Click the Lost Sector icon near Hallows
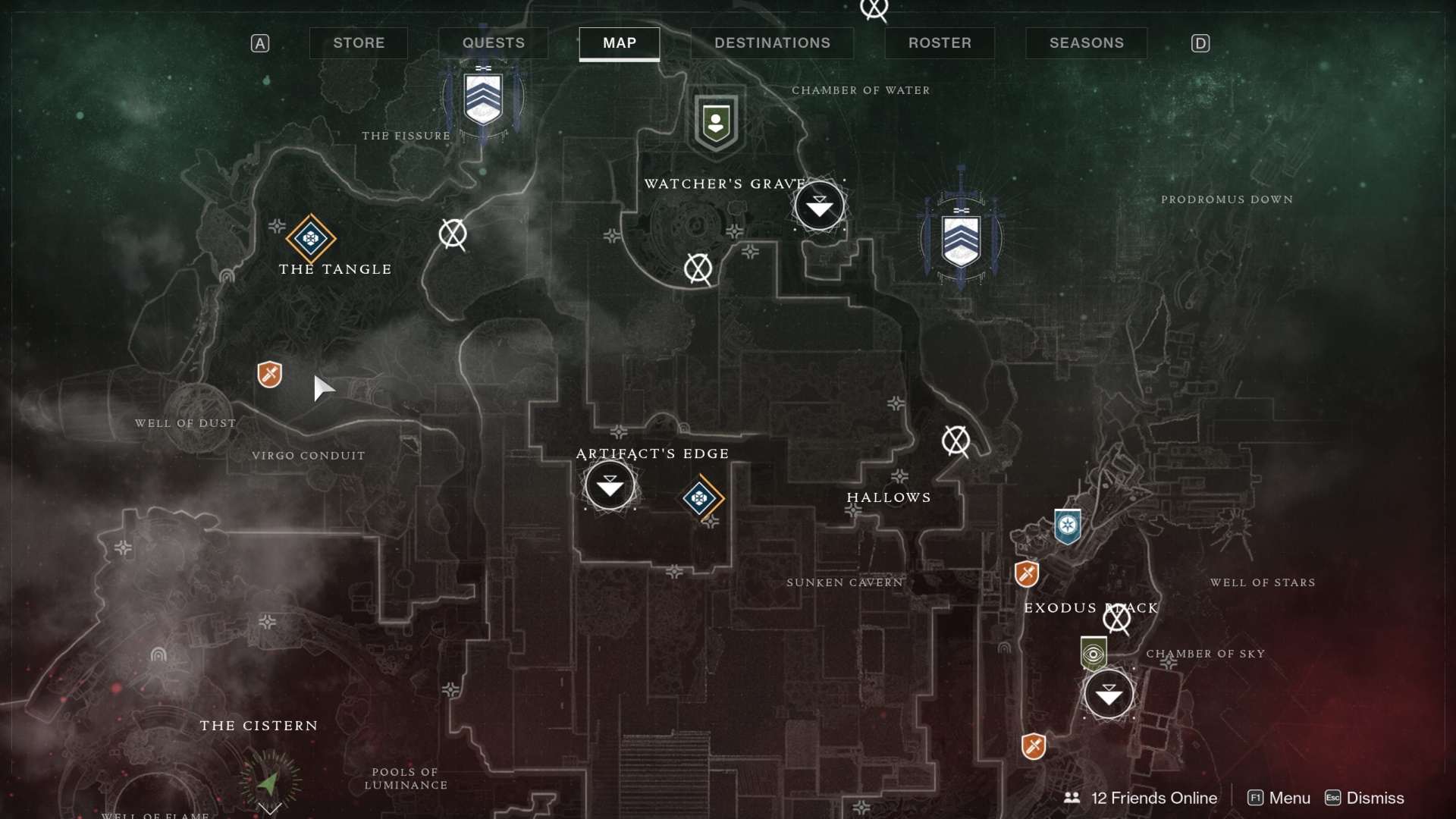This screenshot has height=819, width=1456. tap(957, 441)
